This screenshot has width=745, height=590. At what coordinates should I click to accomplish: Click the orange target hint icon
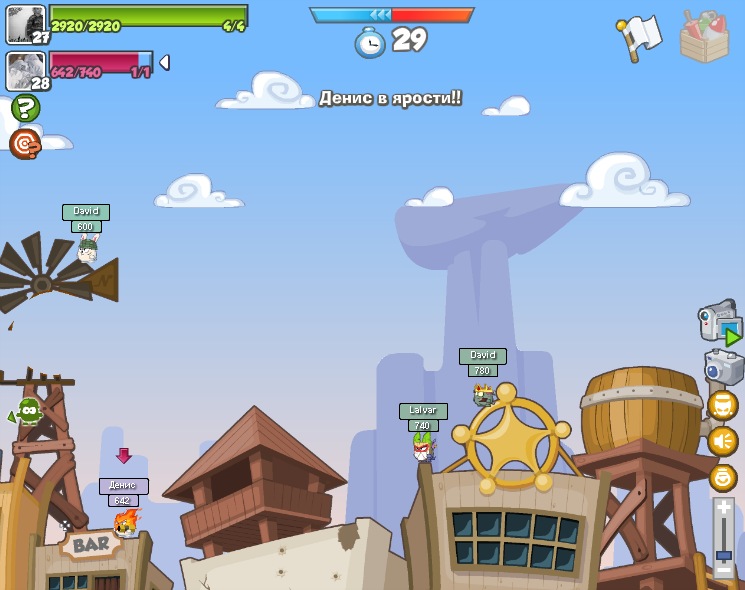click(25, 144)
